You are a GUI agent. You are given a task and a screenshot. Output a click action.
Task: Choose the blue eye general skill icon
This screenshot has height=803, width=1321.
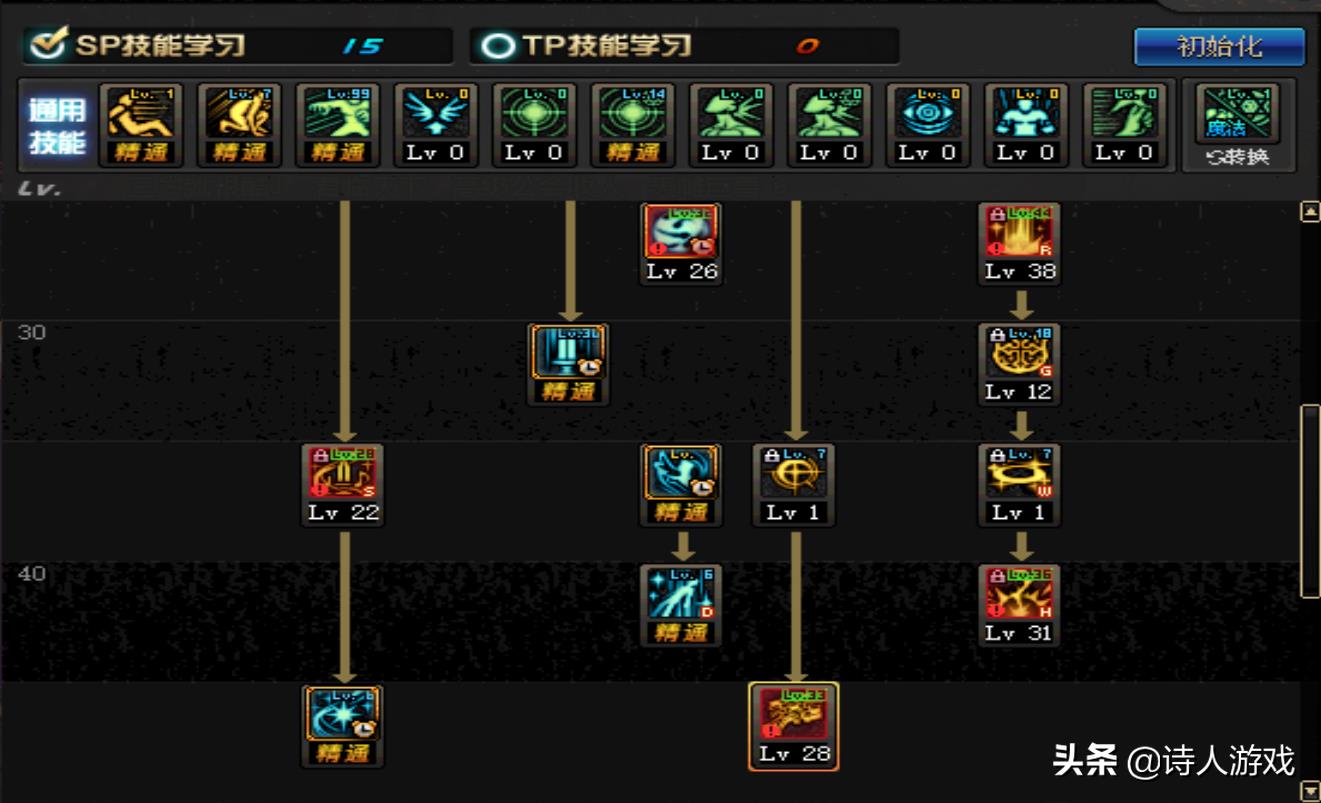(927, 116)
